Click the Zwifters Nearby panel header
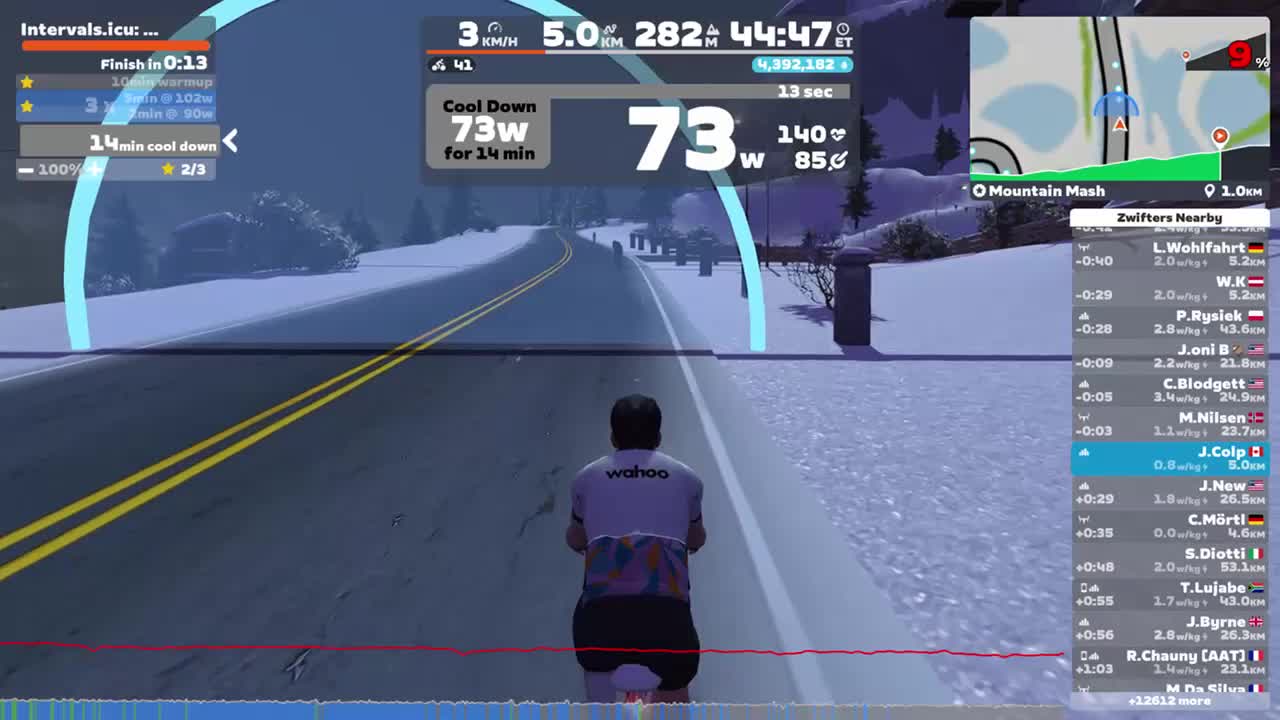Screen dimensions: 1280x720 [x=1170, y=217]
